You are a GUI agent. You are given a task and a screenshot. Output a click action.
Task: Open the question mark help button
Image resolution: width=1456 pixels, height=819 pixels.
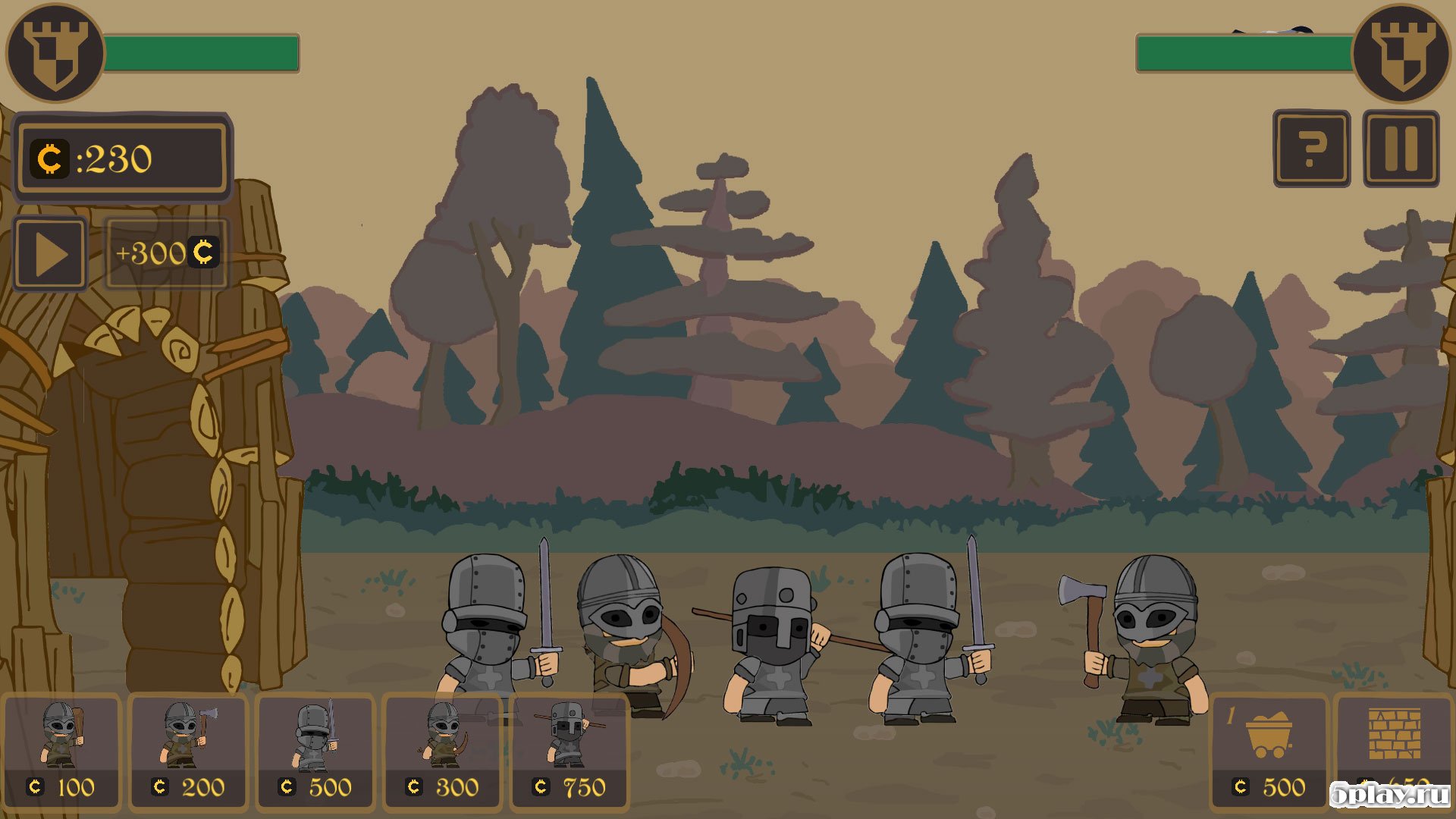[x=1311, y=149]
